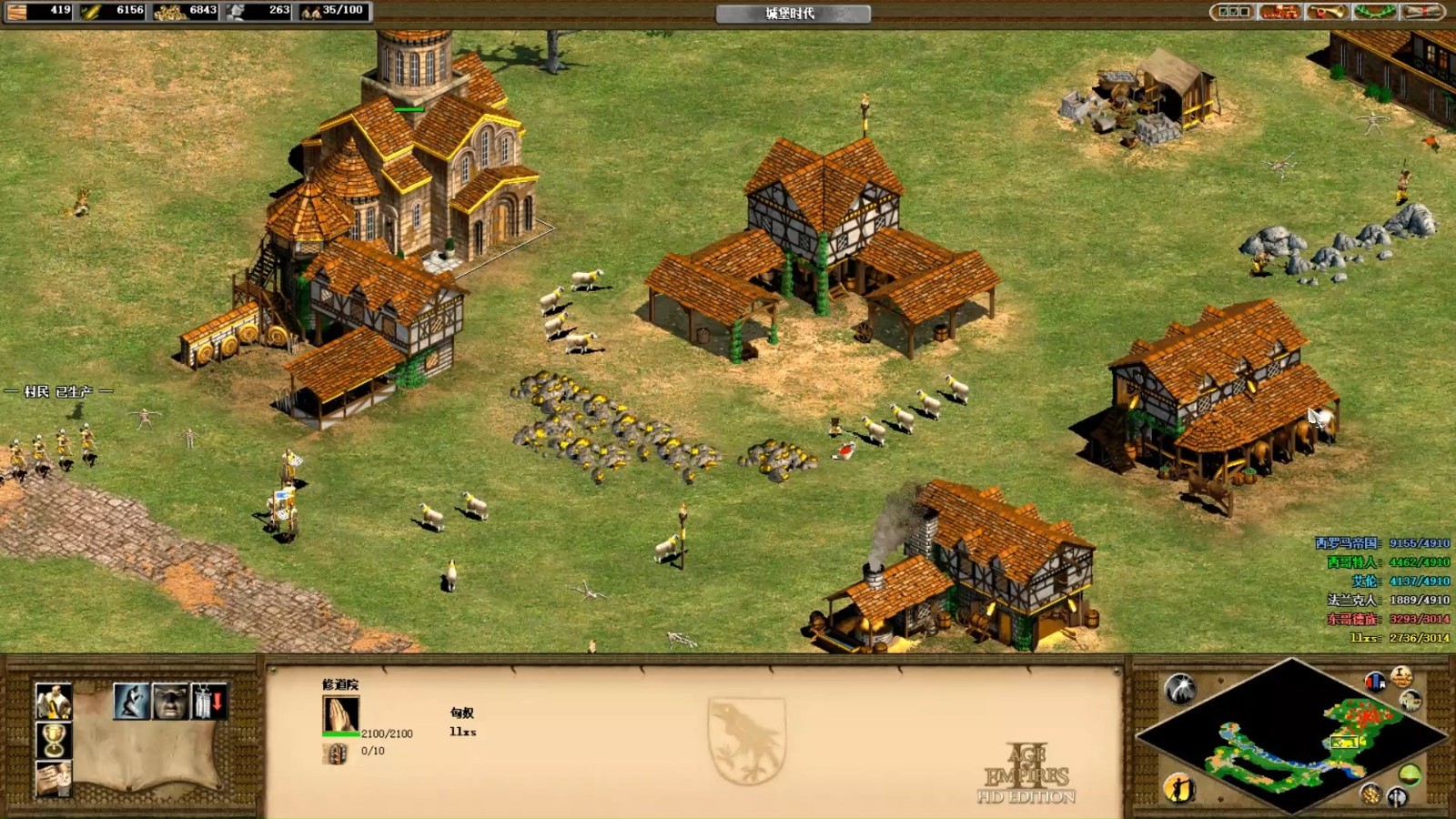The image size is (1456, 819).
Task: Select the golden chalice technology icon
Action: pos(53,741)
